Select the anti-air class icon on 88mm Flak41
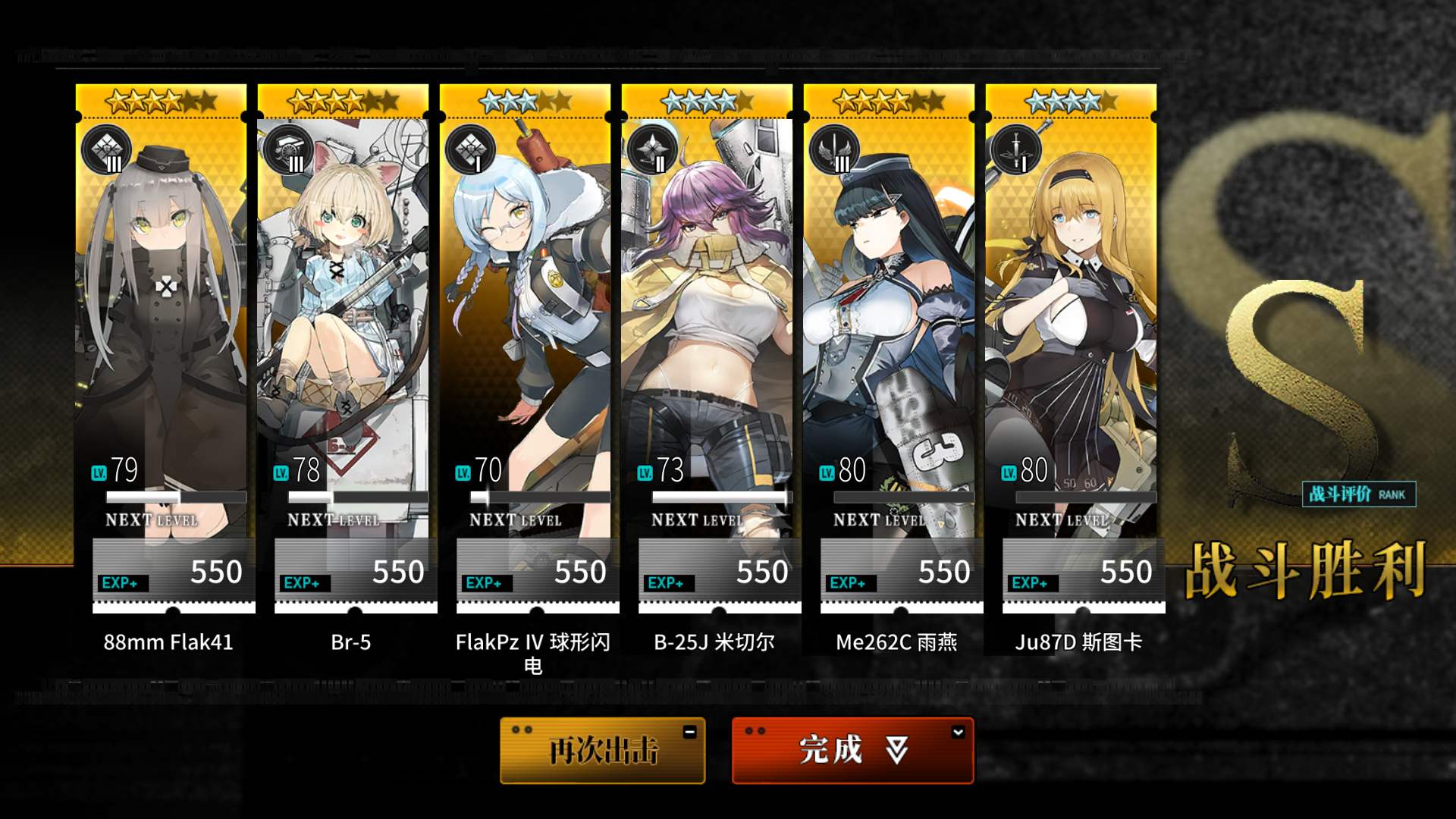Screen dimensions: 1456x819 [x=107, y=150]
